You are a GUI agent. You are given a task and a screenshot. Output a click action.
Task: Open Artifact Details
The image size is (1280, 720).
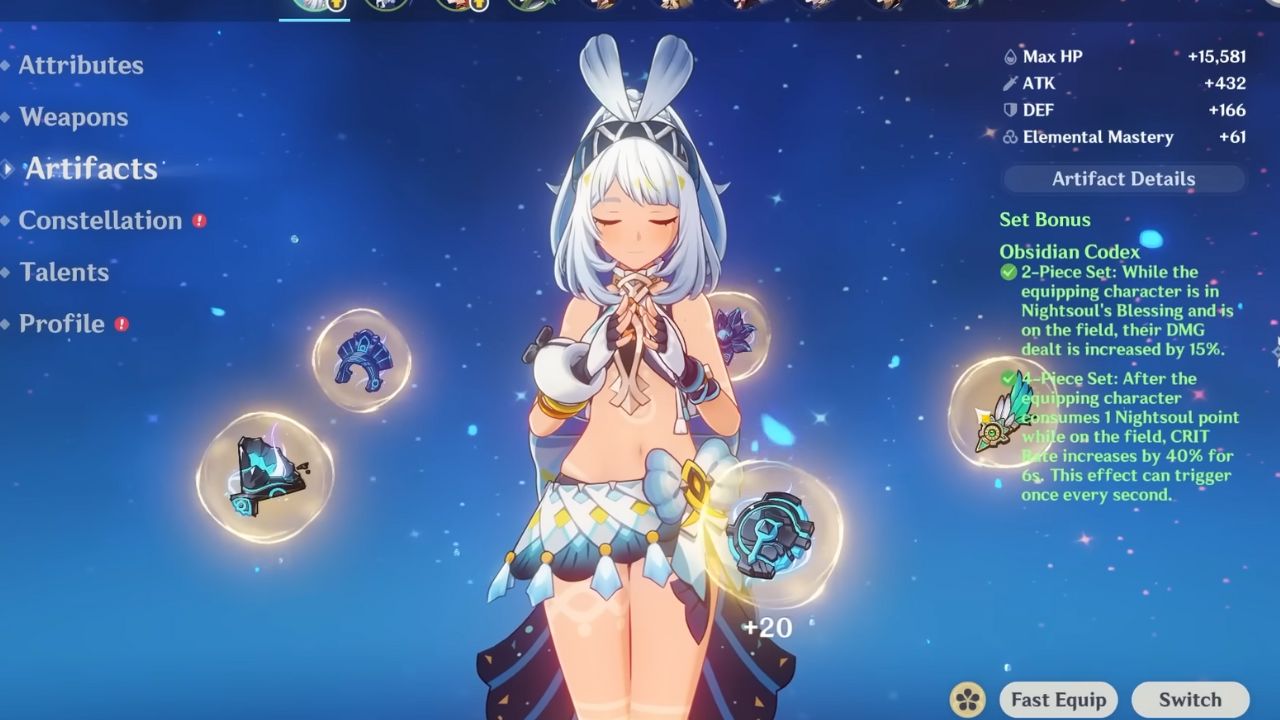pyautogui.click(x=1123, y=179)
